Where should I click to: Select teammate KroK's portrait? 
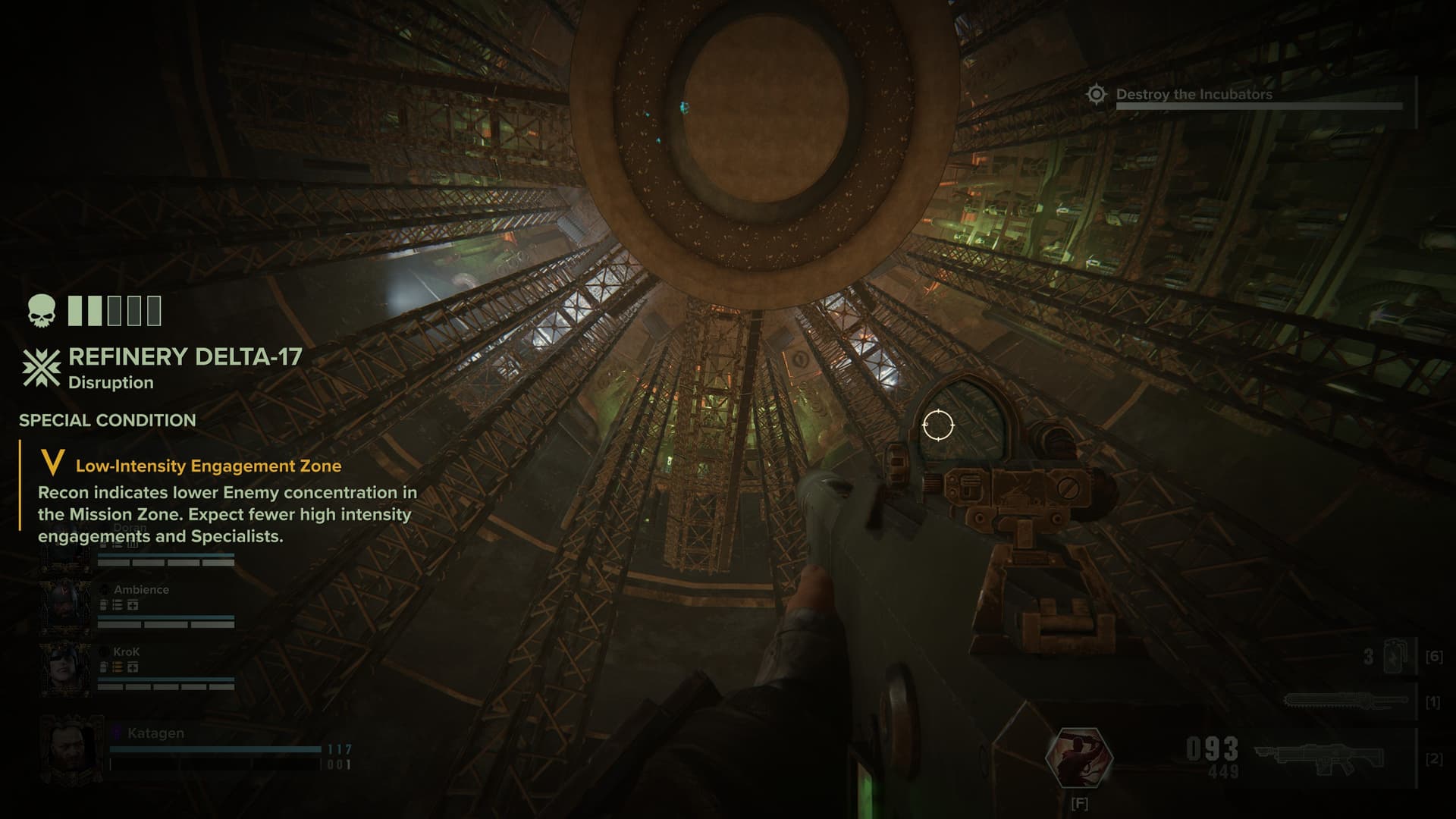pos(65,667)
